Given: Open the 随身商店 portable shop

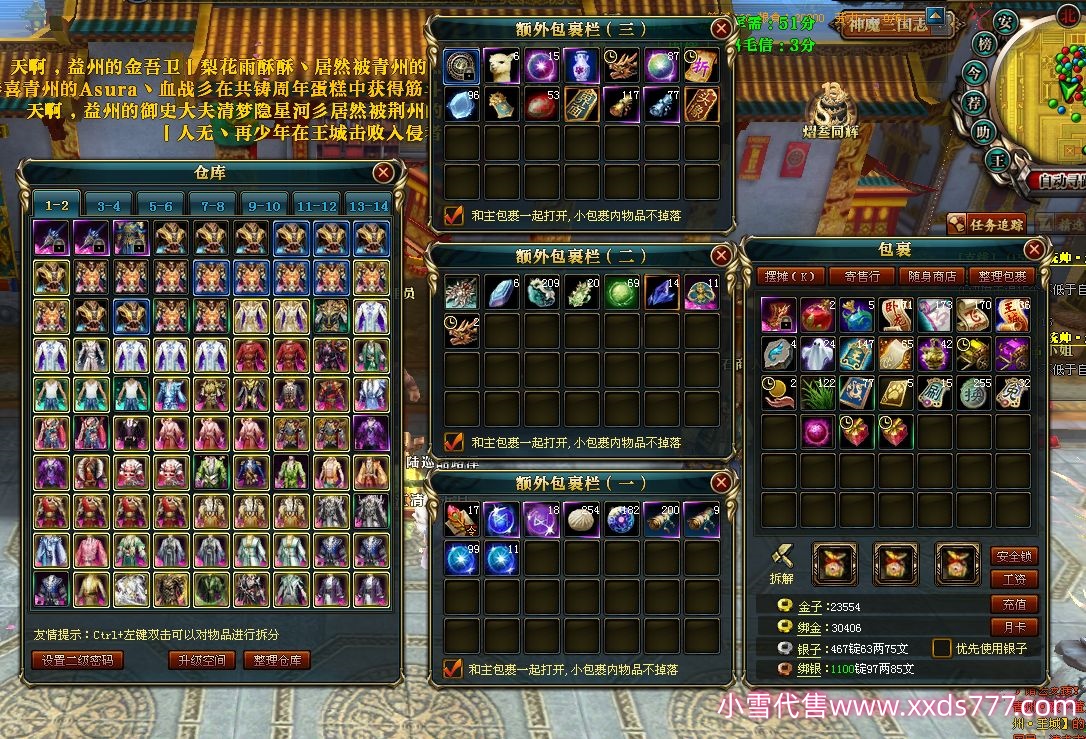Looking at the screenshot, I should 932,276.
